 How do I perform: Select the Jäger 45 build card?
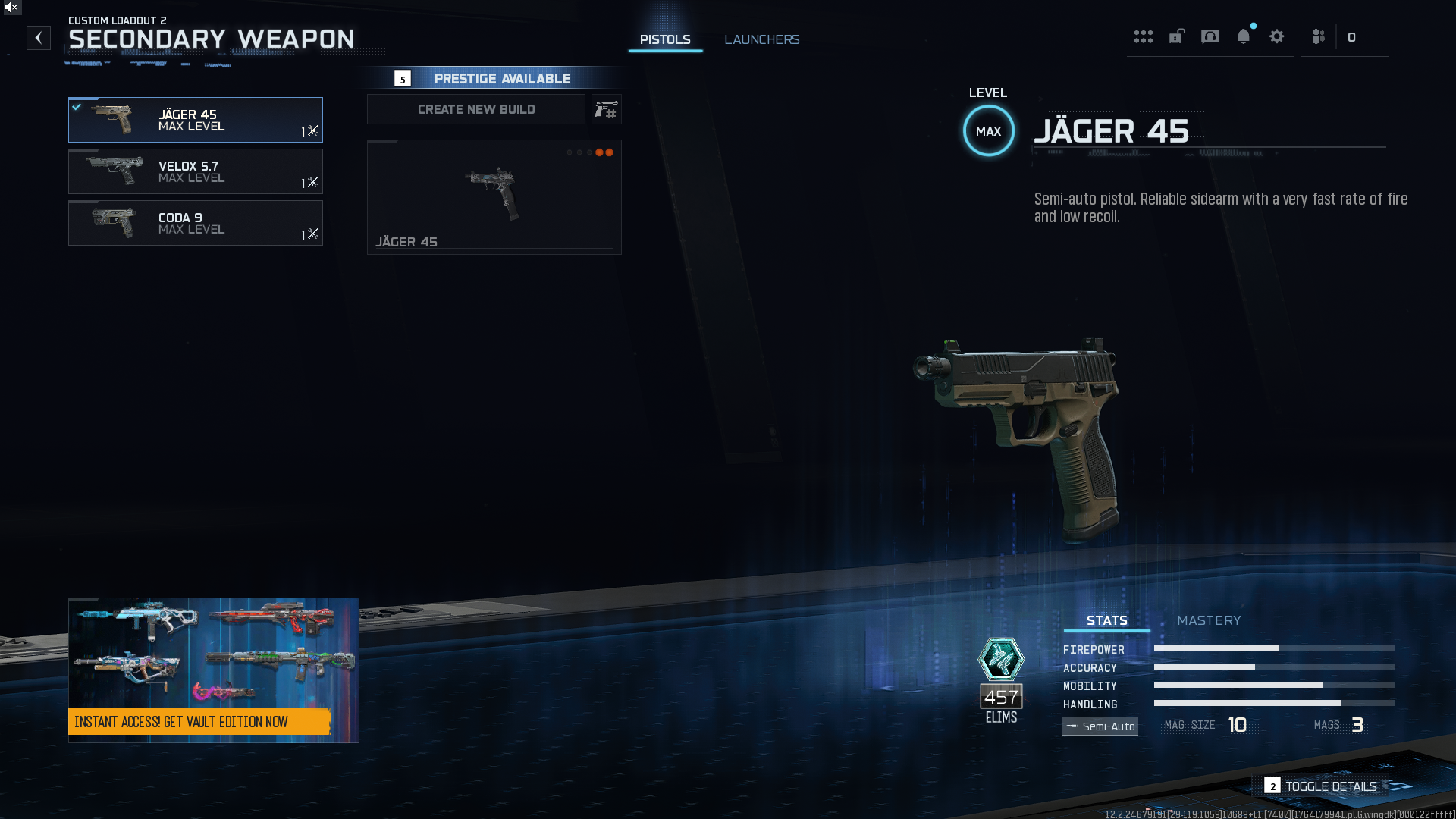coord(494,197)
